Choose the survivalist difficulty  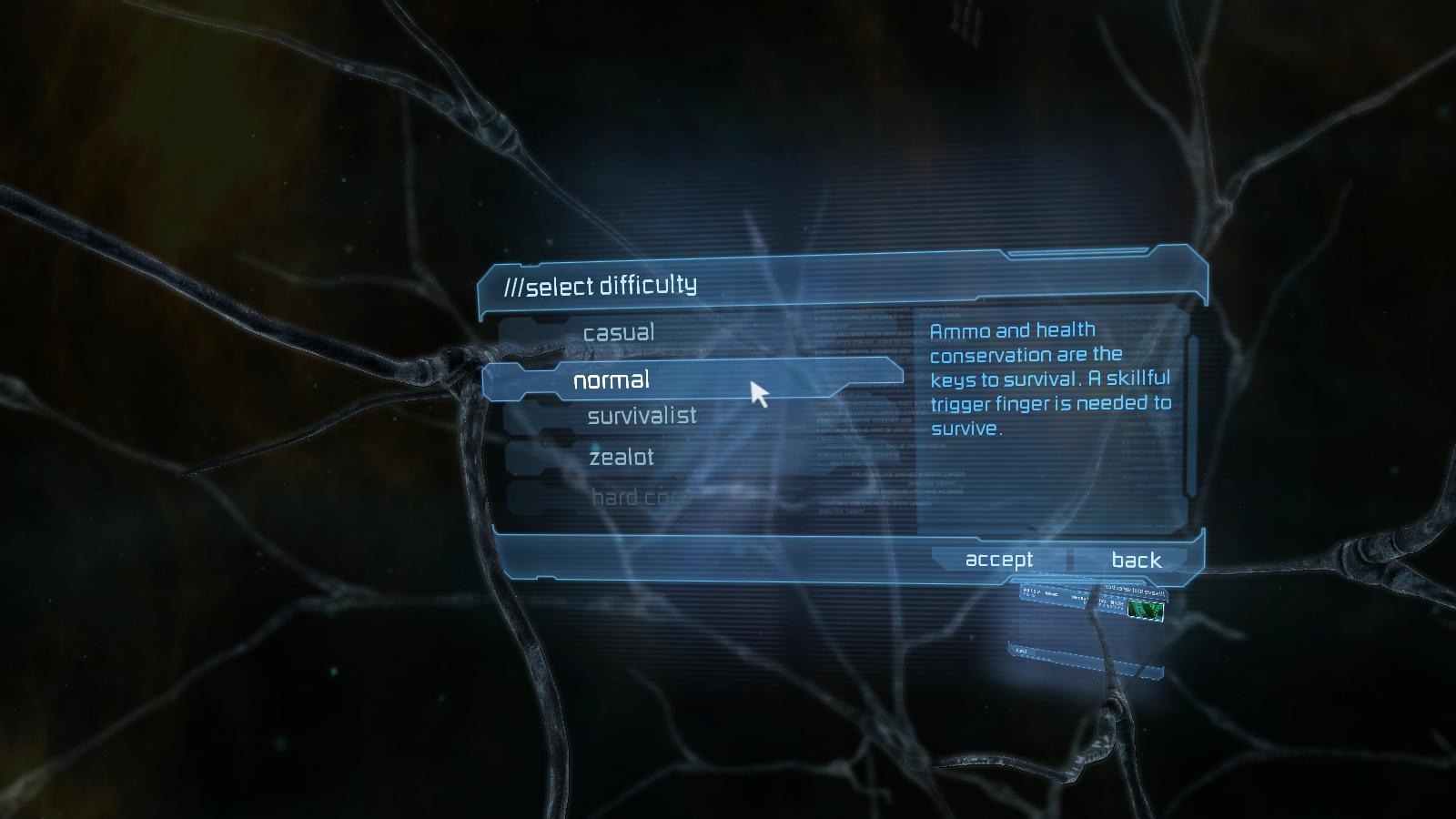[x=642, y=416]
